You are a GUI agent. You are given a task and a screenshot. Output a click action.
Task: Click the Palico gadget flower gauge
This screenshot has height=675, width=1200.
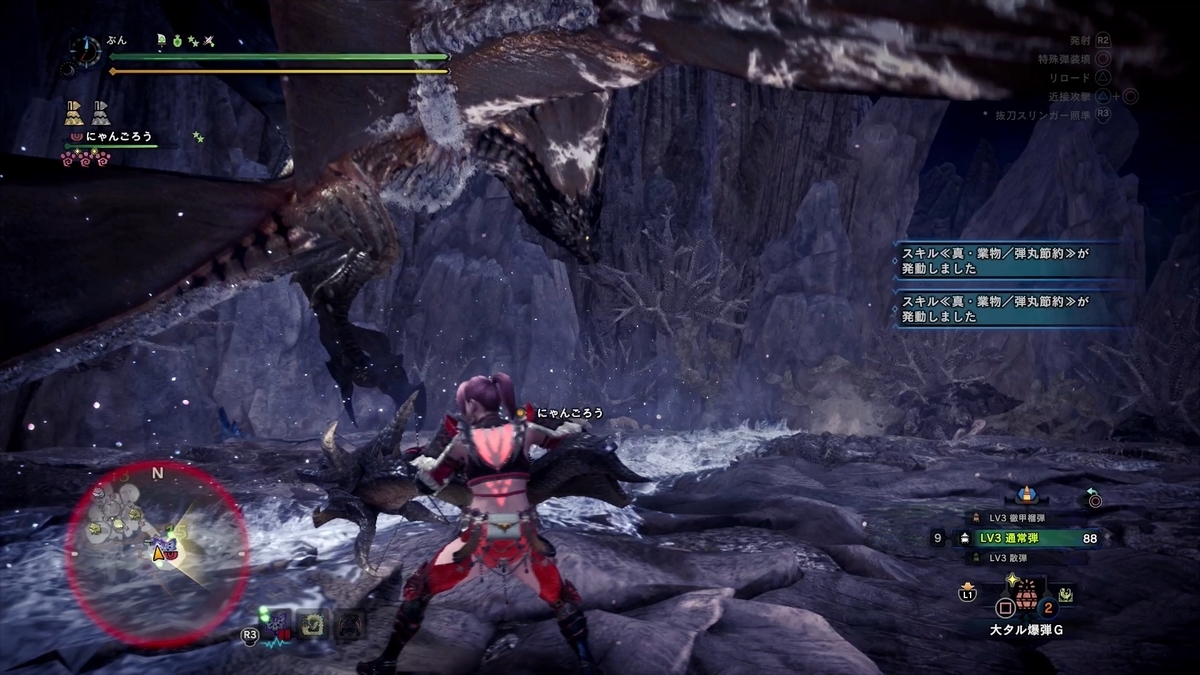86,156
